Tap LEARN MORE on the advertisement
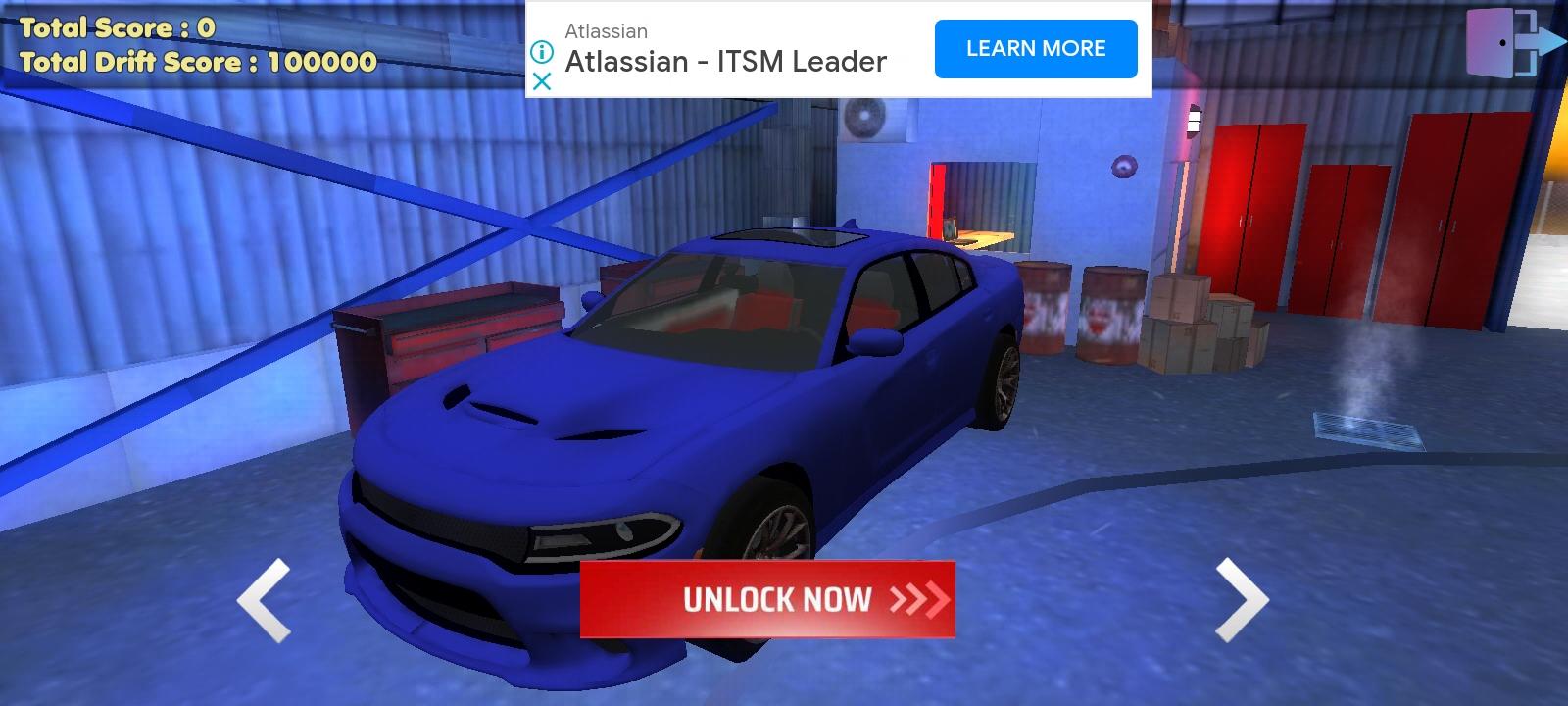The width and height of the screenshot is (1568, 706). (1035, 47)
